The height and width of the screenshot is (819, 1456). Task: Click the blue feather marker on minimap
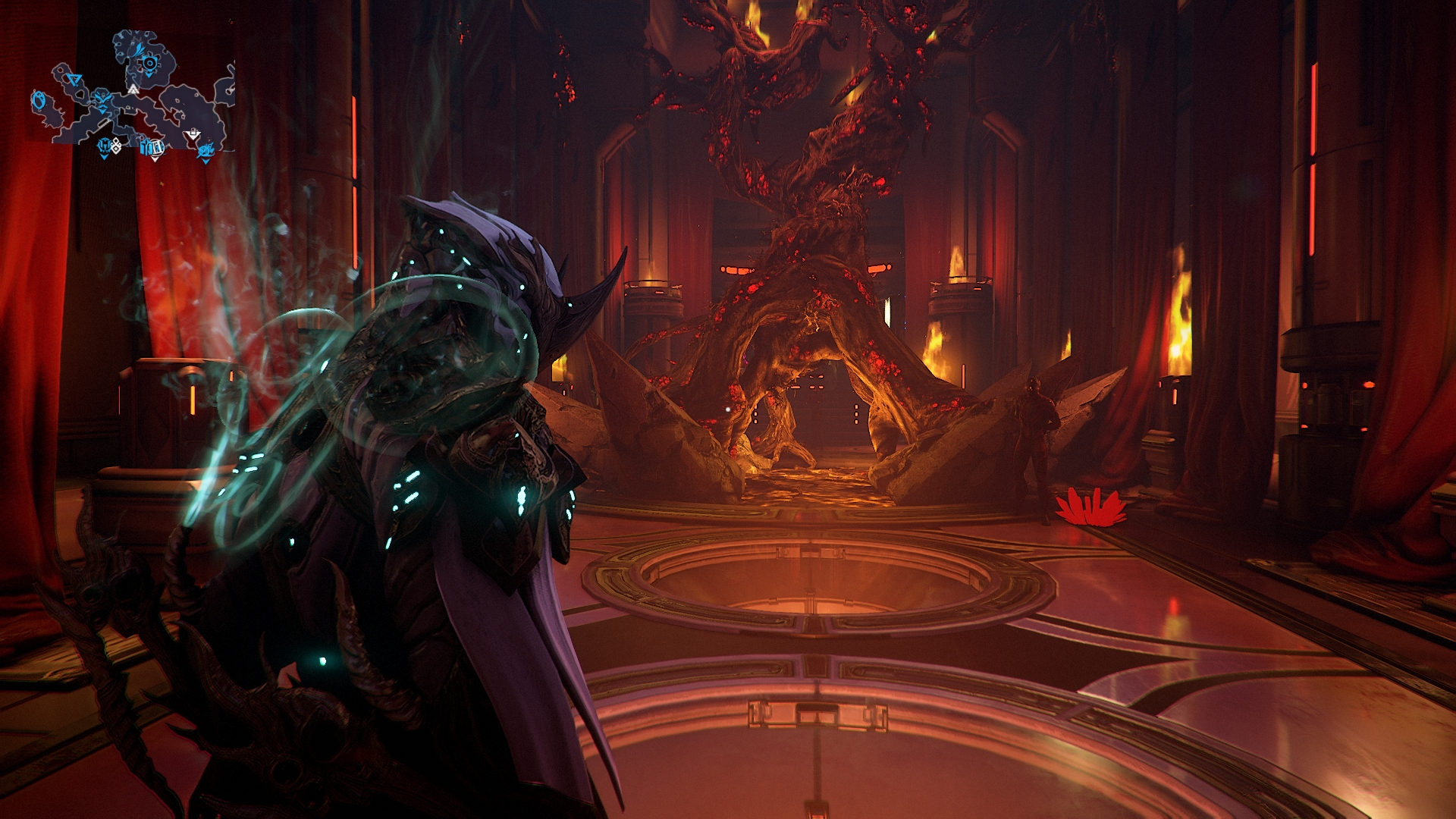139,50
